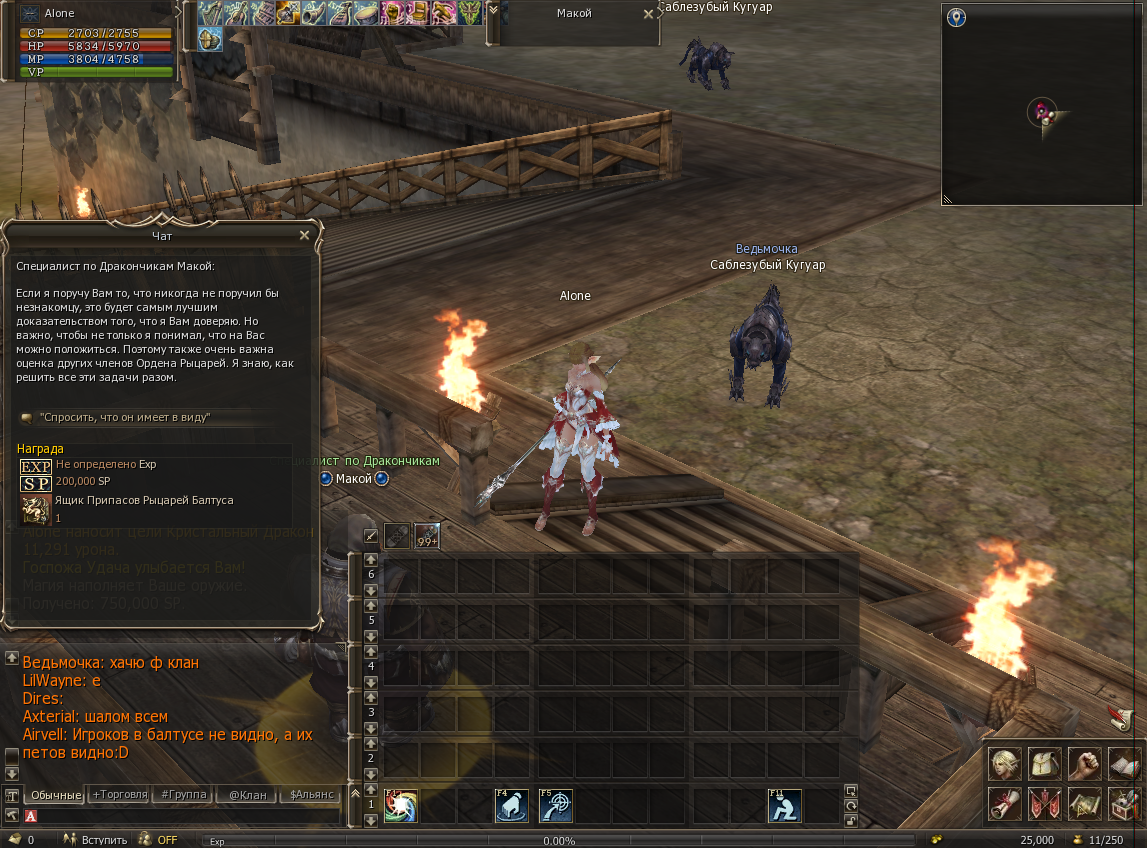The height and width of the screenshot is (848, 1147).
Task: Open the clan banners icon
Action: pos(1044,803)
